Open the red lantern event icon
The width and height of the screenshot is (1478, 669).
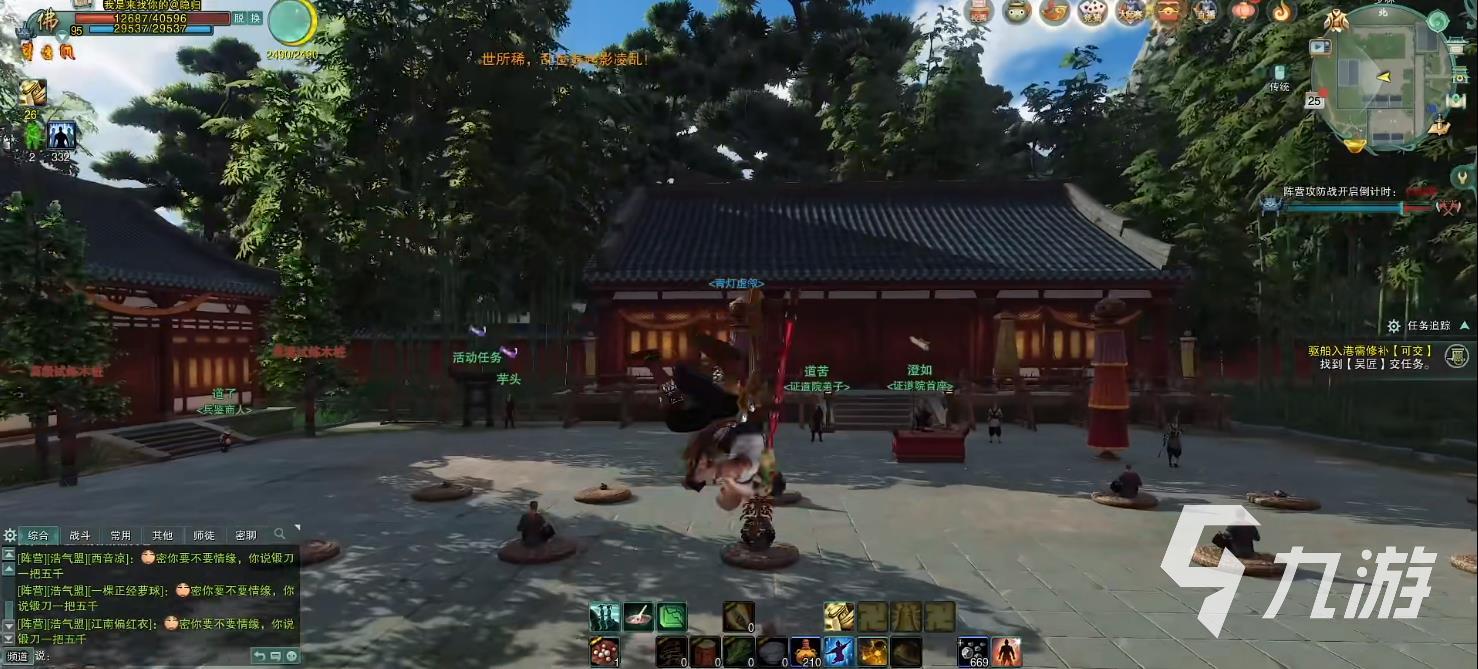pos(1243,12)
